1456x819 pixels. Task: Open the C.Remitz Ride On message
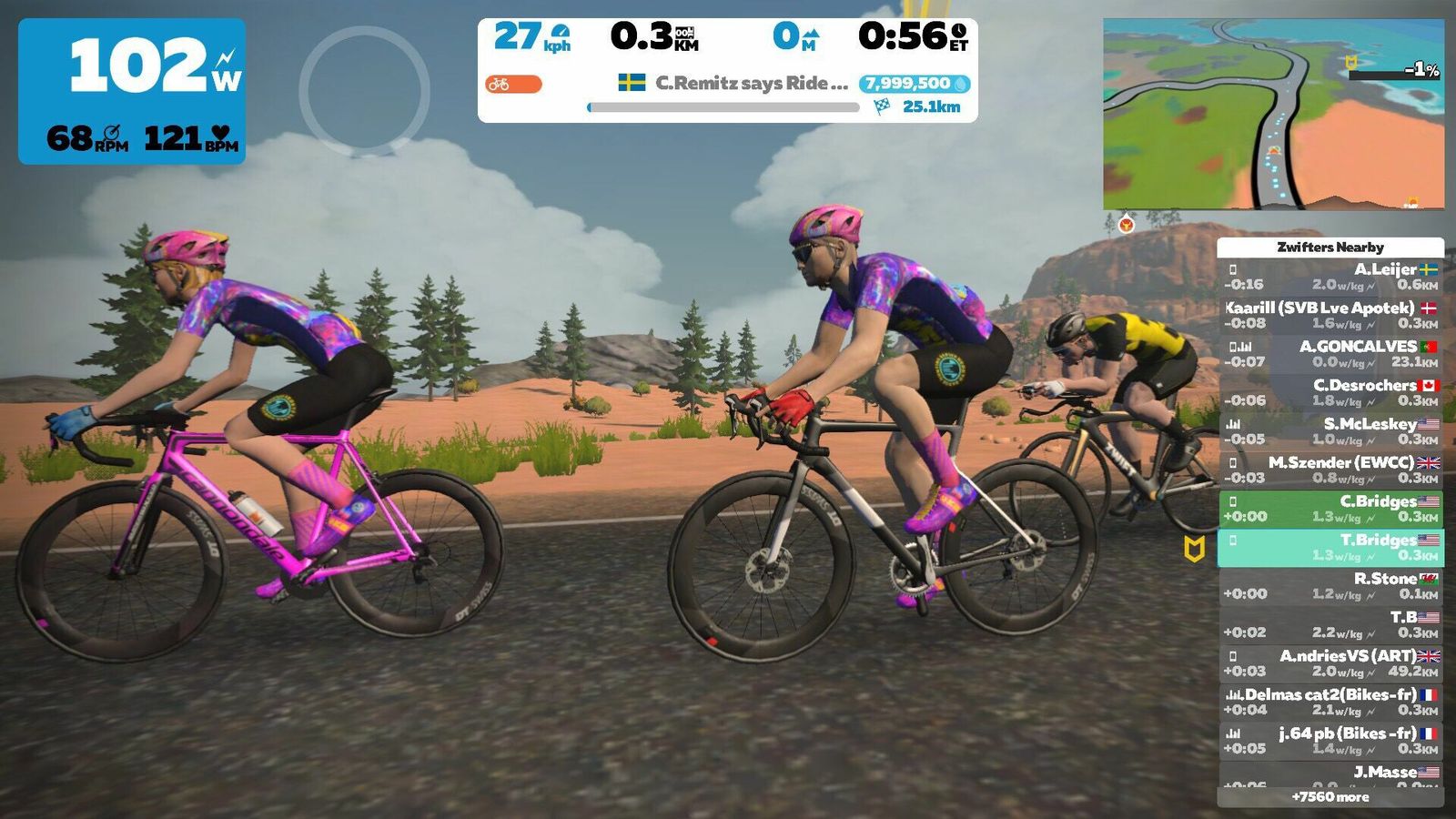coord(733,84)
